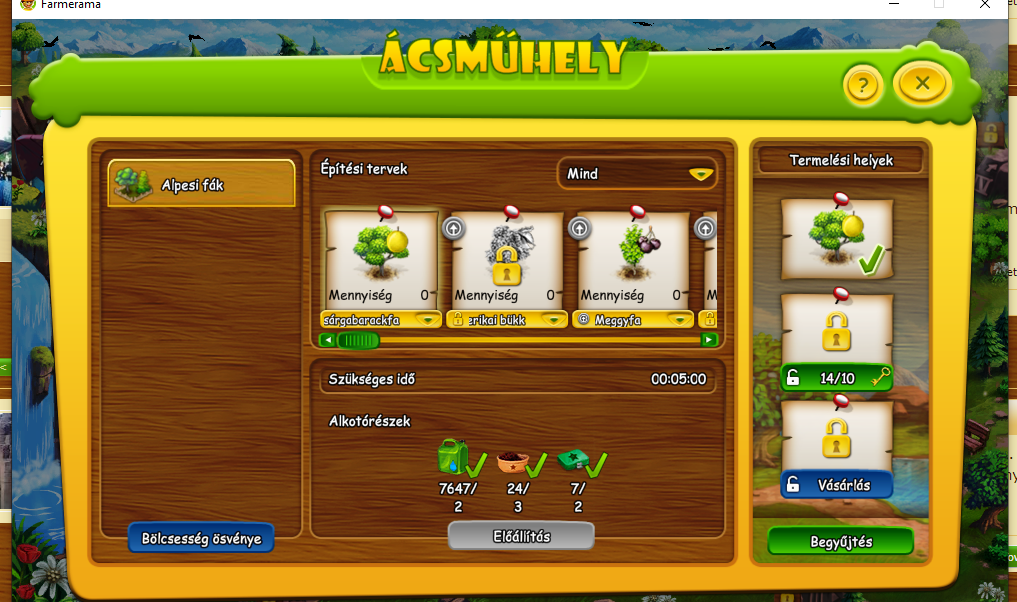Choose the apricot tree blueprint card

point(380,258)
